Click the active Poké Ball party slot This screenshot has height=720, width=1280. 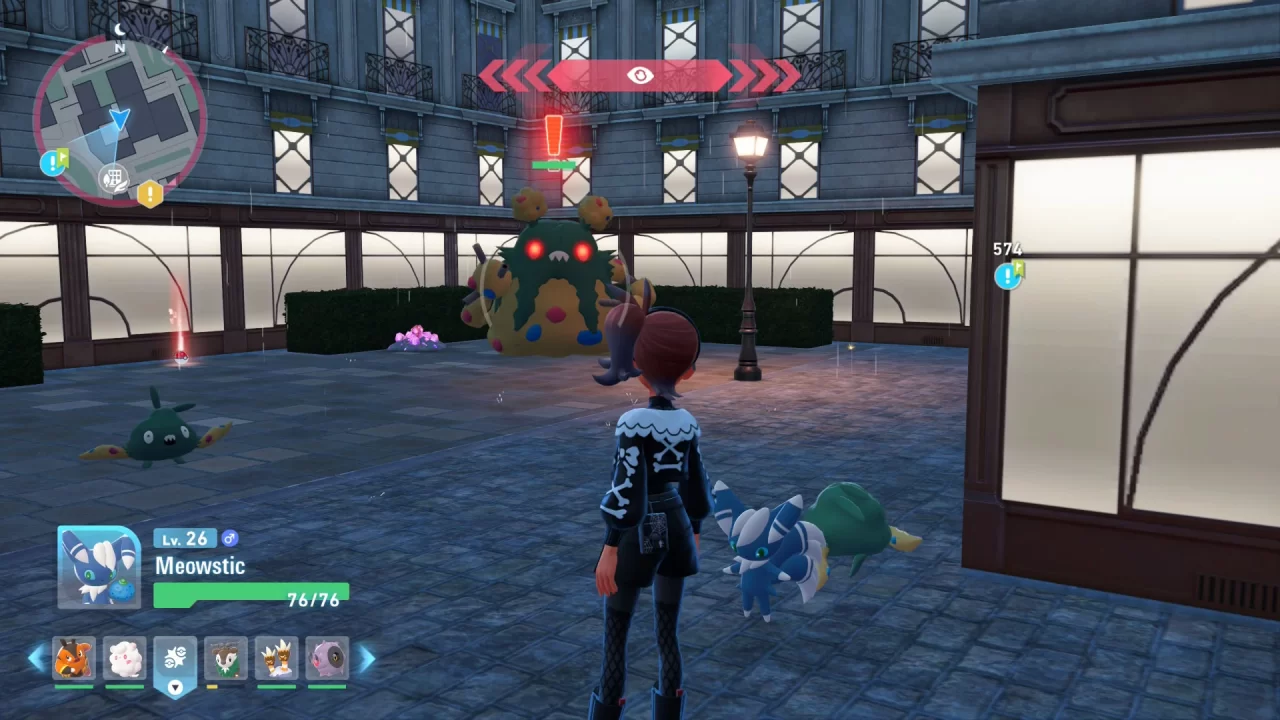point(175,655)
